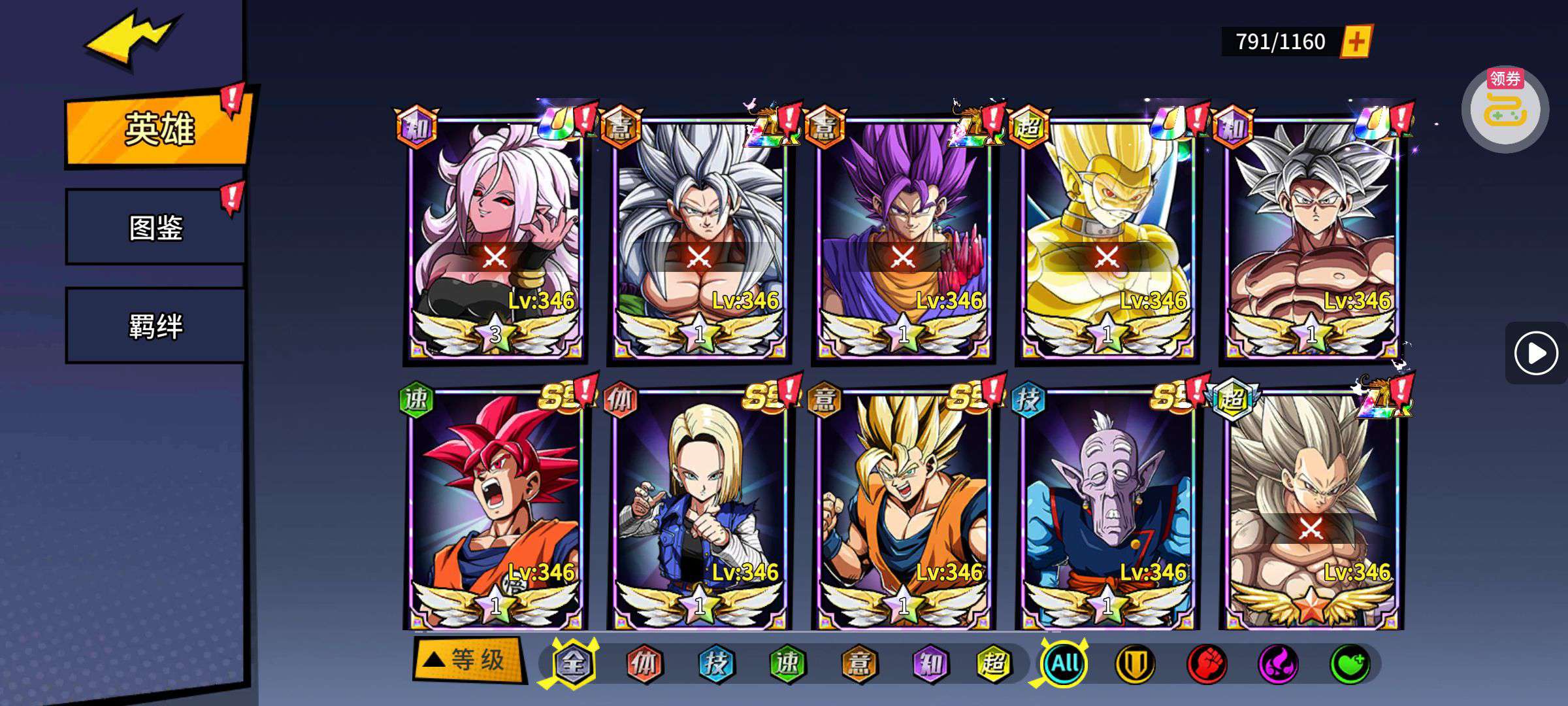
Task: Click the circular play button on right edge
Action: (x=1535, y=353)
